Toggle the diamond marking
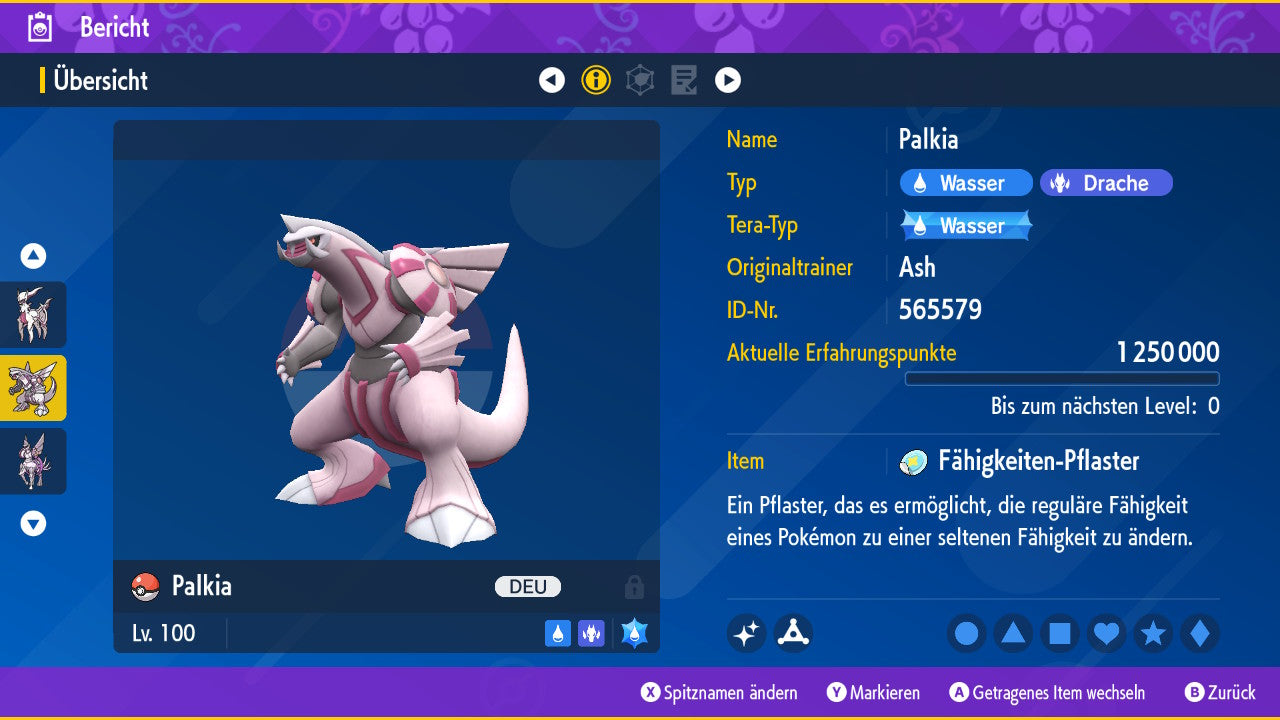Image resolution: width=1280 pixels, height=720 pixels. 1200,633
